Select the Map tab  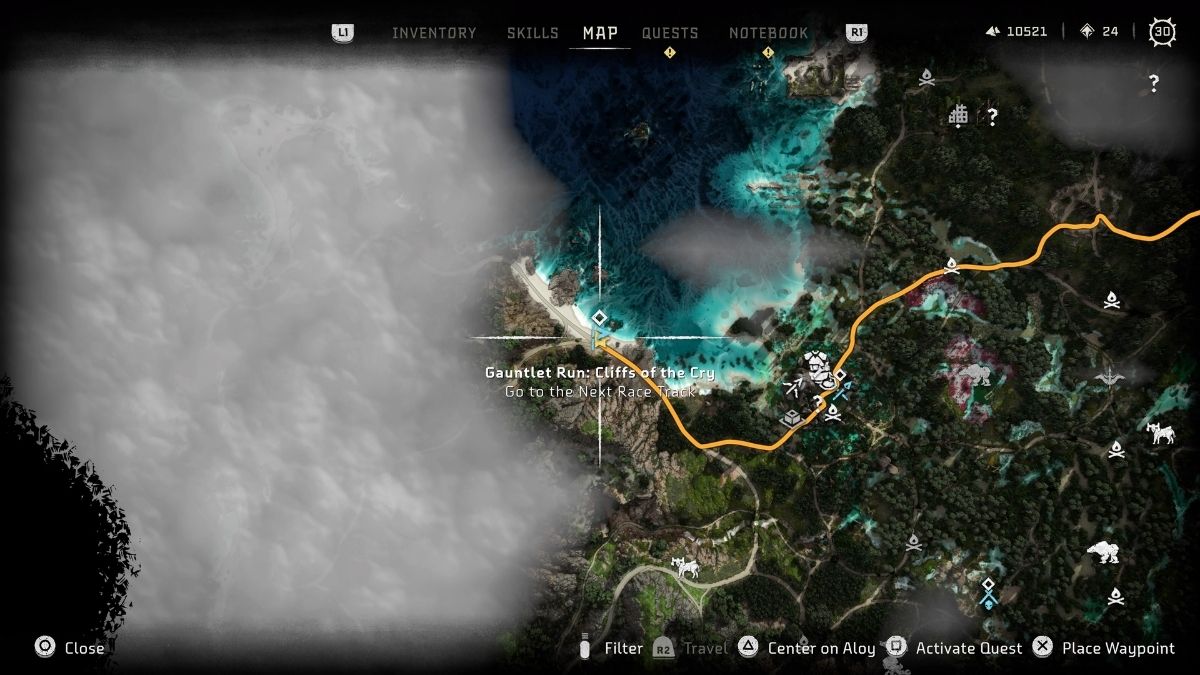(x=600, y=33)
